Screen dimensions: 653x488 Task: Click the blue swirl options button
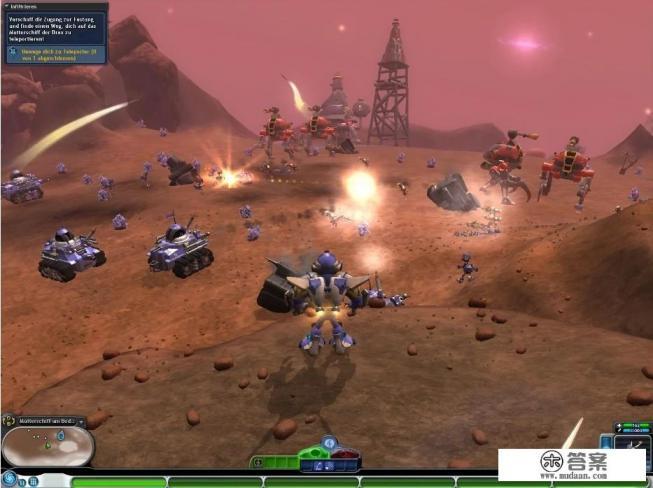coord(9,479)
